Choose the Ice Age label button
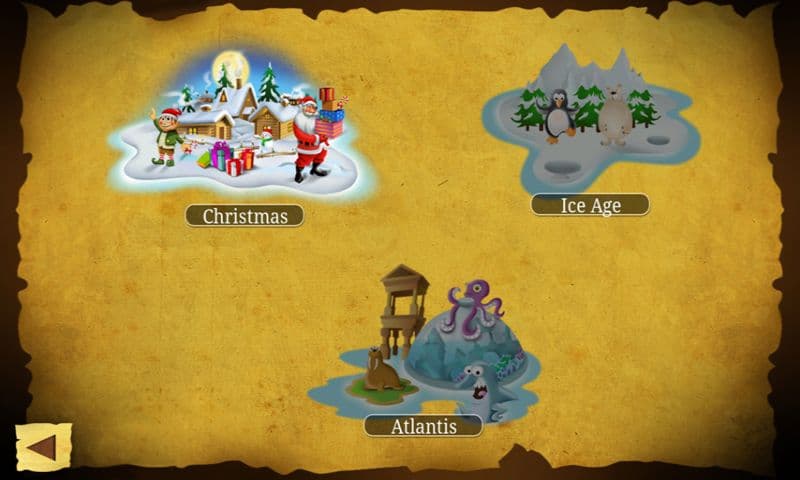The image size is (800, 480). tap(590, 205)
